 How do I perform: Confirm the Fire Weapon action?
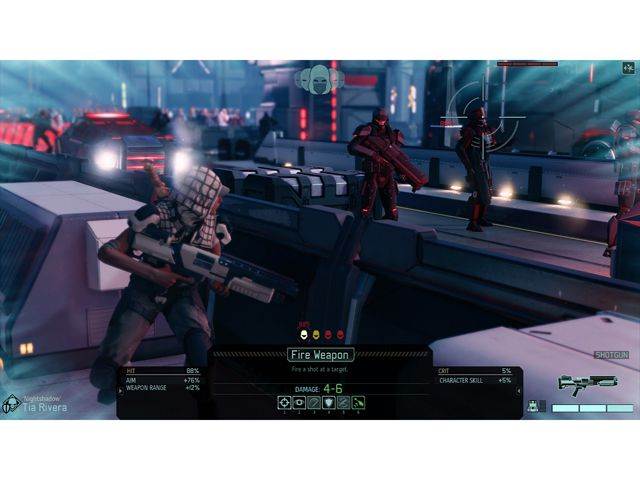320,354
